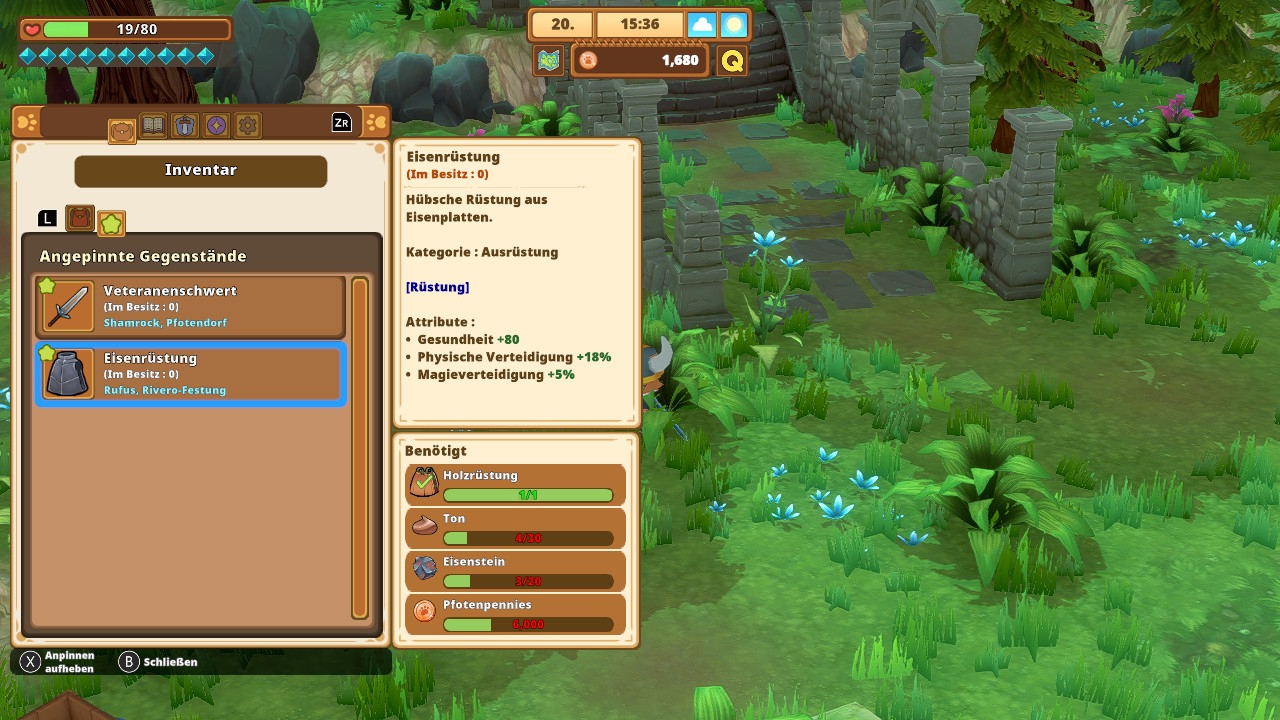Open the gear settings tab
This screenshot has width=1280, height=720.
point(248,125)
